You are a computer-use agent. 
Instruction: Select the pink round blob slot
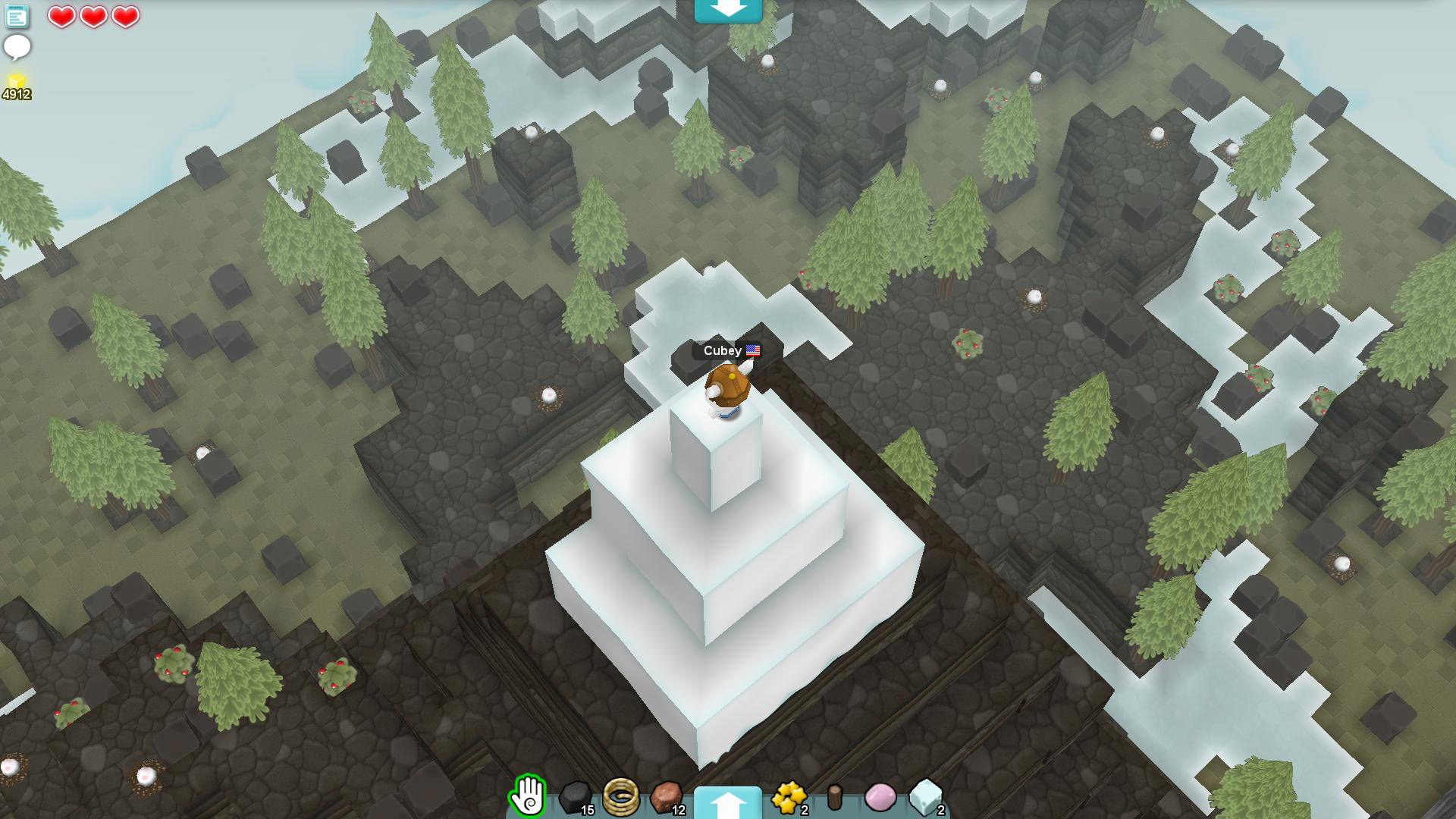(880, 797)
